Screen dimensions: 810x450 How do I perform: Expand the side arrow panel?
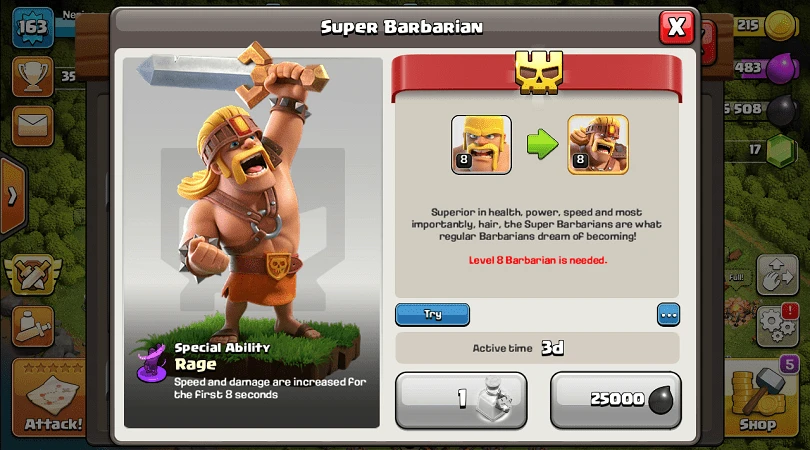pyautogui.click(x=11, y=195)
